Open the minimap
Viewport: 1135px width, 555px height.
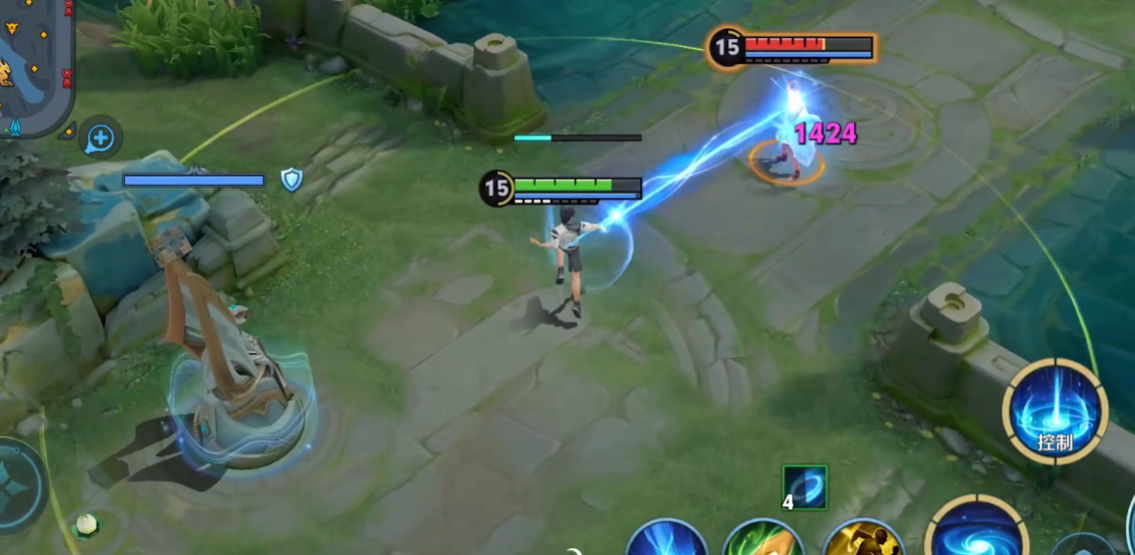point(35,62)
